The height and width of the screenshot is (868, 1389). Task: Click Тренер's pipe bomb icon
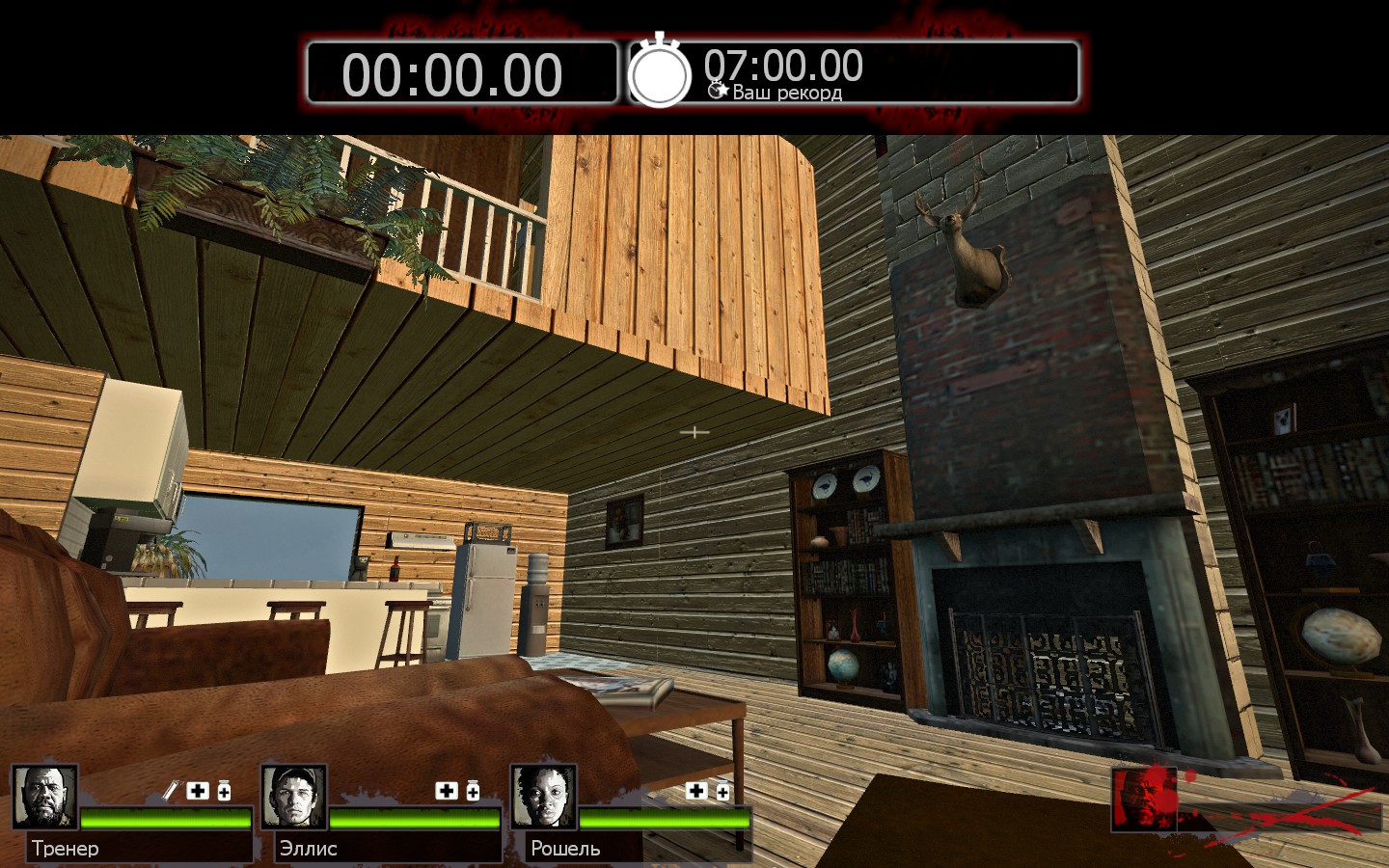tap(170, 791)
